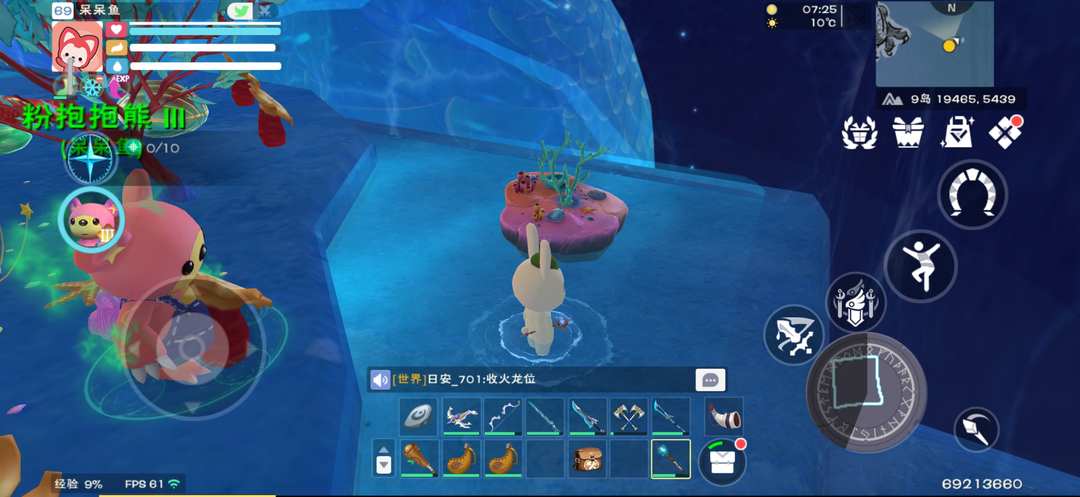Tap the jumping figure button
1080x497 pixels.
(920, 265)
